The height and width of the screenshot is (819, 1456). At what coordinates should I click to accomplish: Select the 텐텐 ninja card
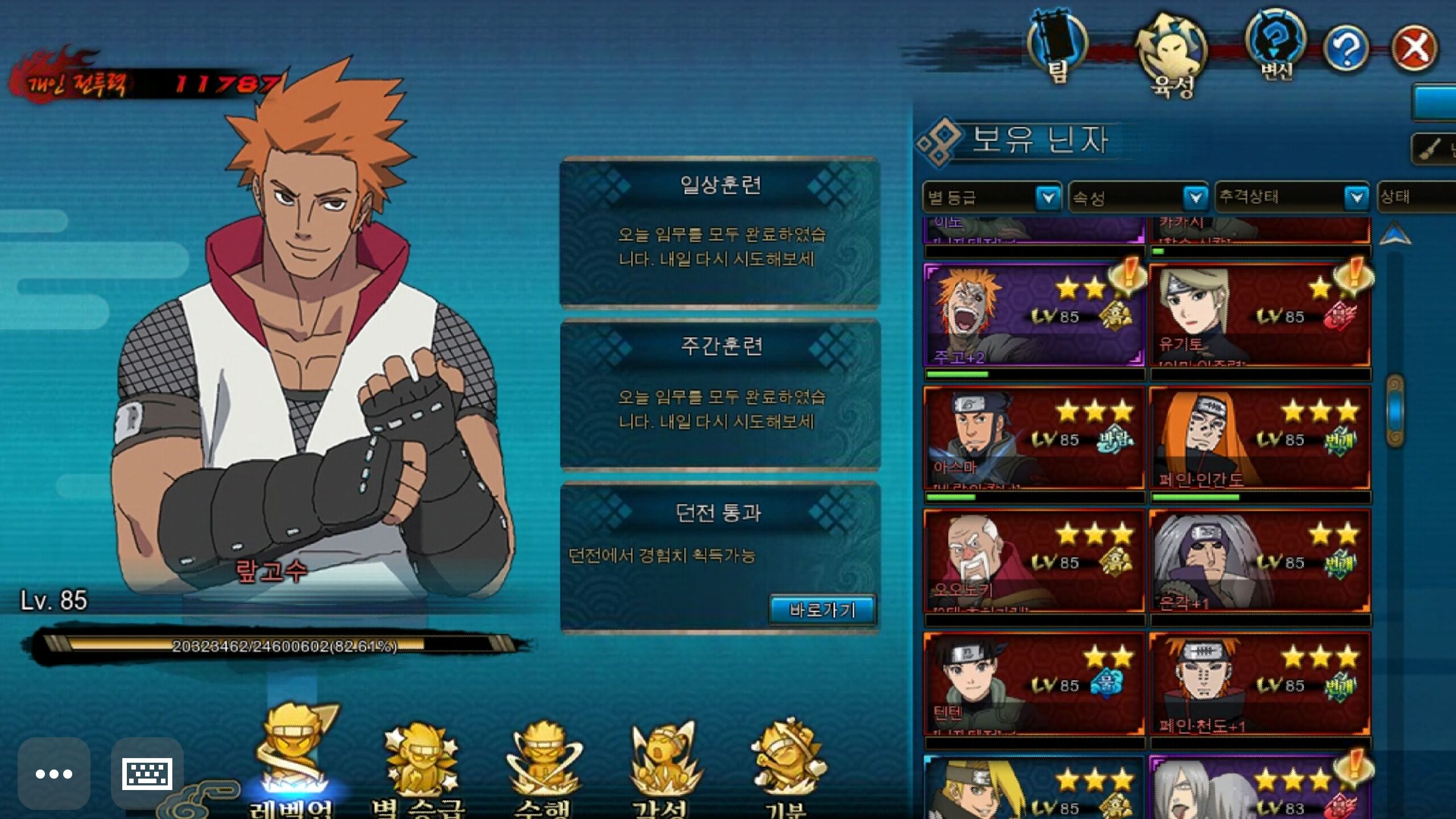tap(1034, 684)
